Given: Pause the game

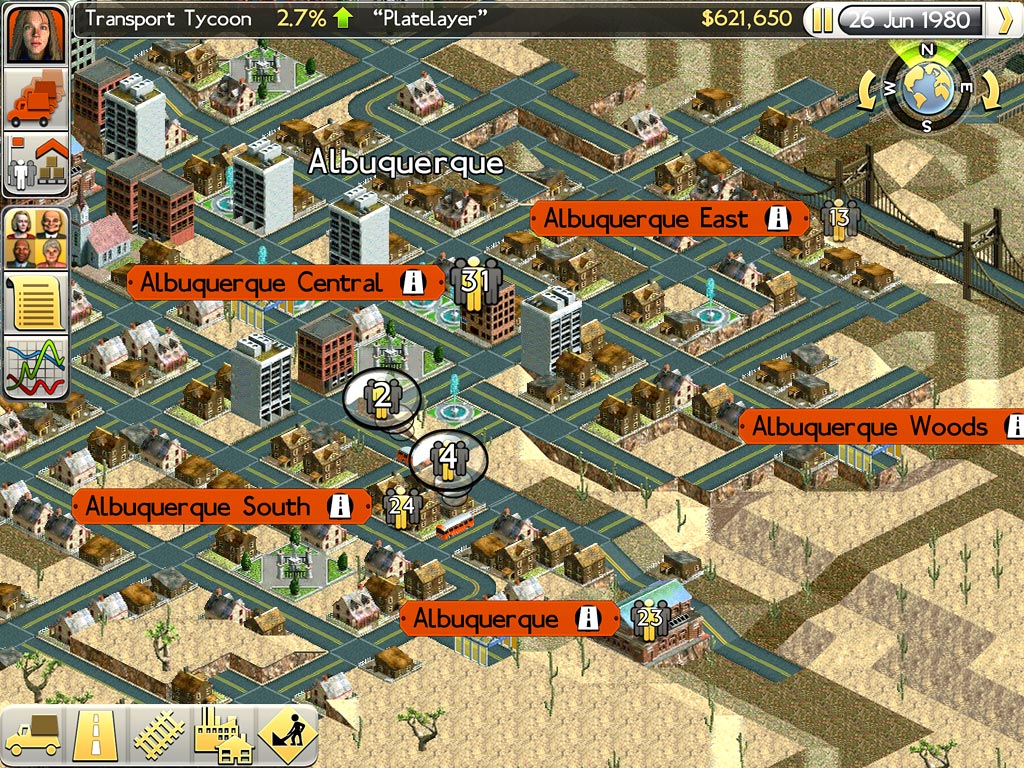Looking at the screenshot, I should click(x=822, y=20).
